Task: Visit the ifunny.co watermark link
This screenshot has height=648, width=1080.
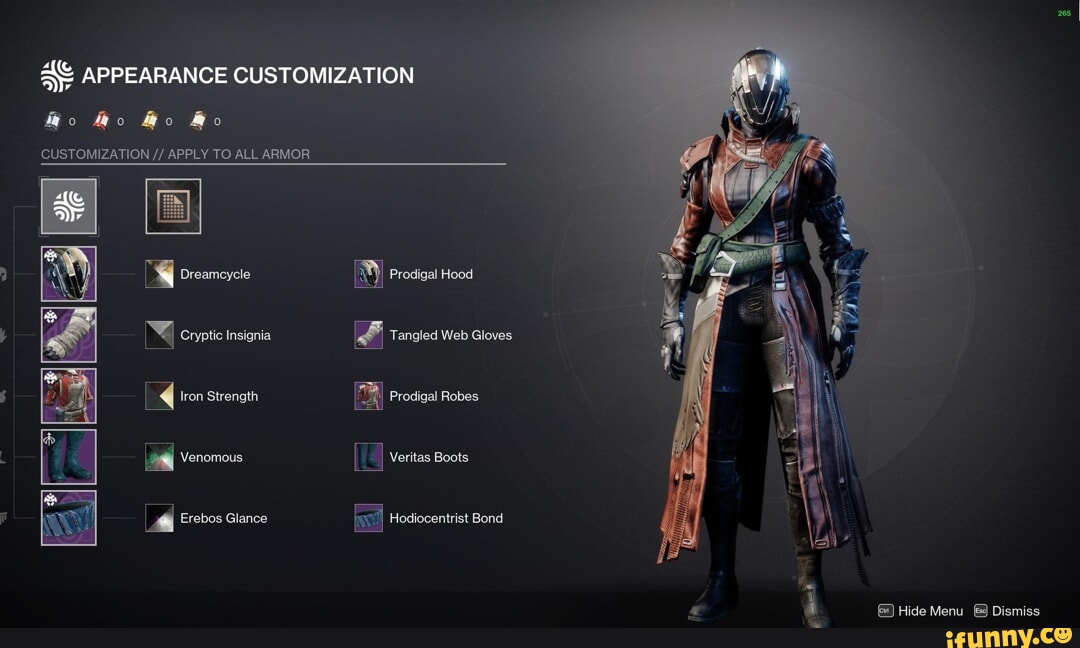Action: (x=1008, y=636)
